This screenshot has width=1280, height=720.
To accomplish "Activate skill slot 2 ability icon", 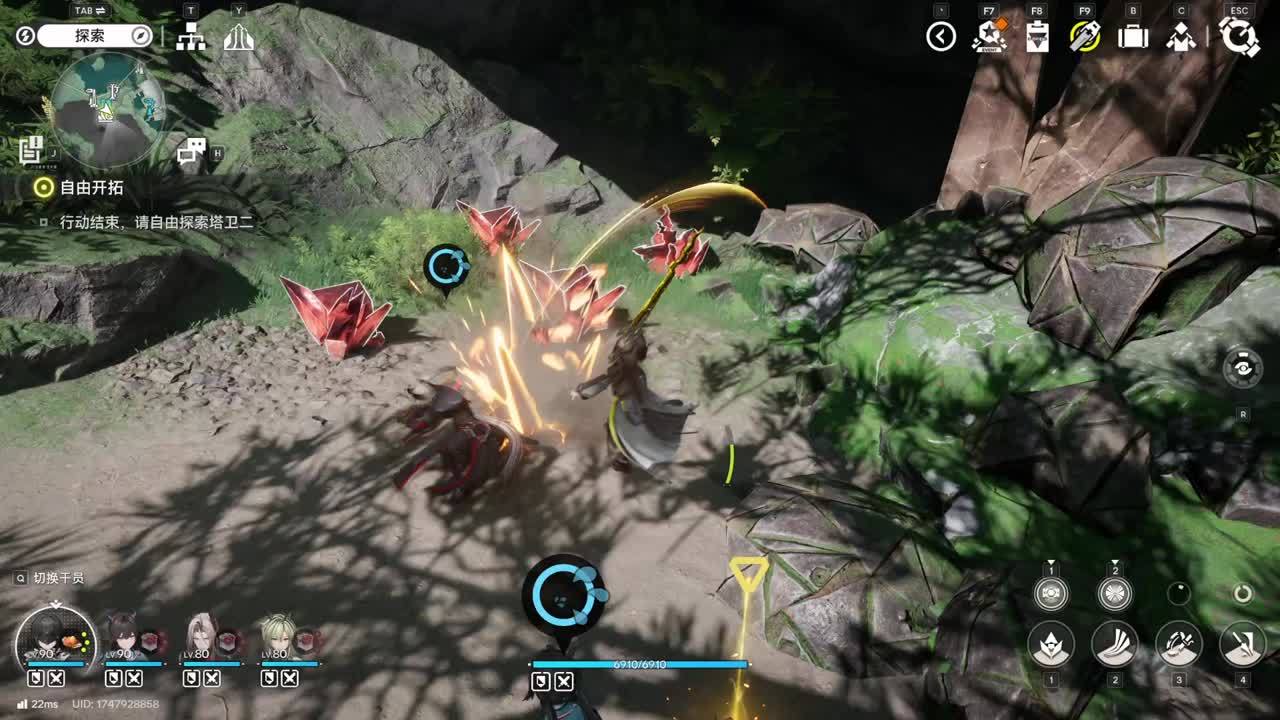I will point(1114,644).
